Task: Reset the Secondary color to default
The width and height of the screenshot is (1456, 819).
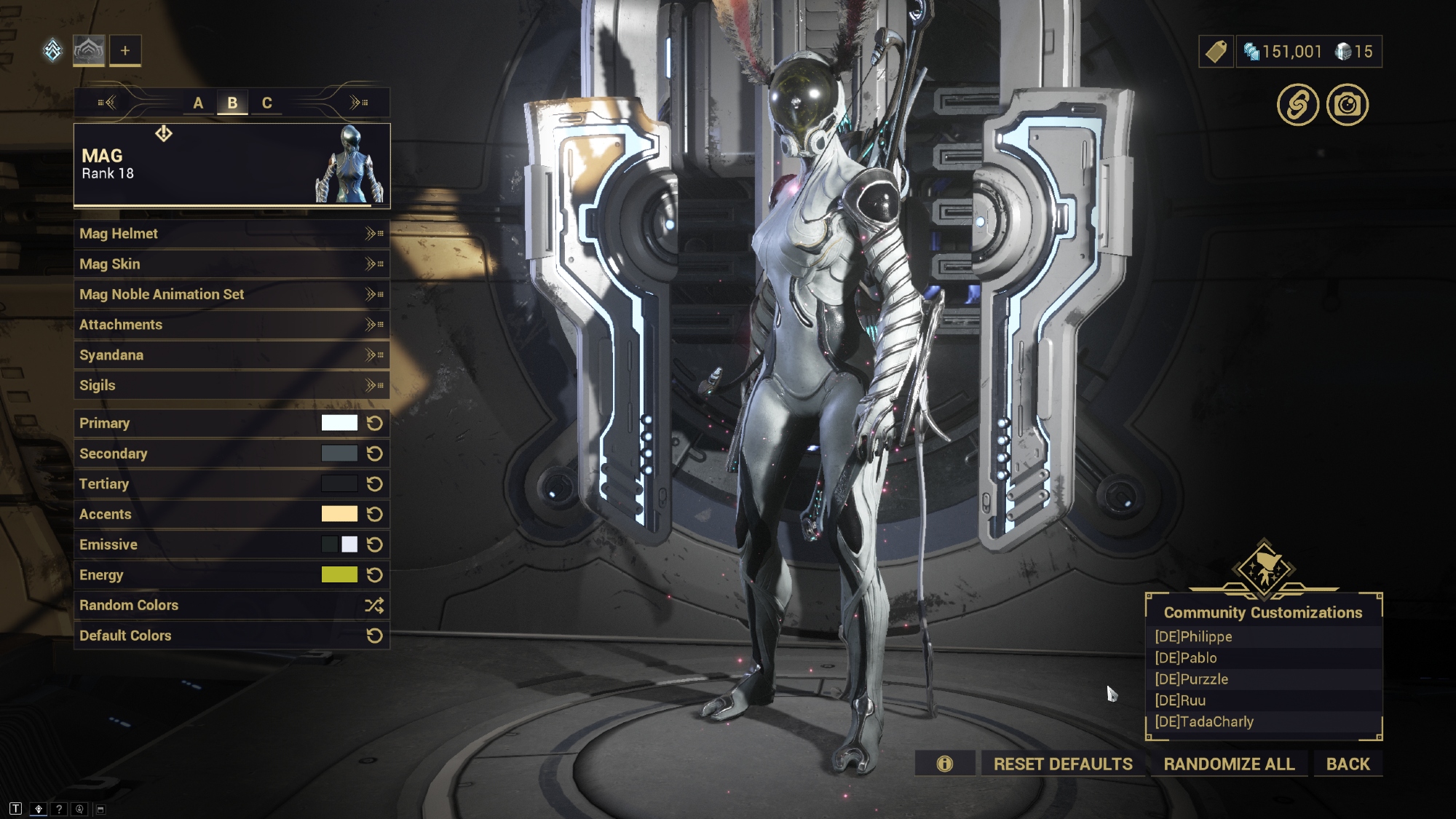Action: click(375, 454)
